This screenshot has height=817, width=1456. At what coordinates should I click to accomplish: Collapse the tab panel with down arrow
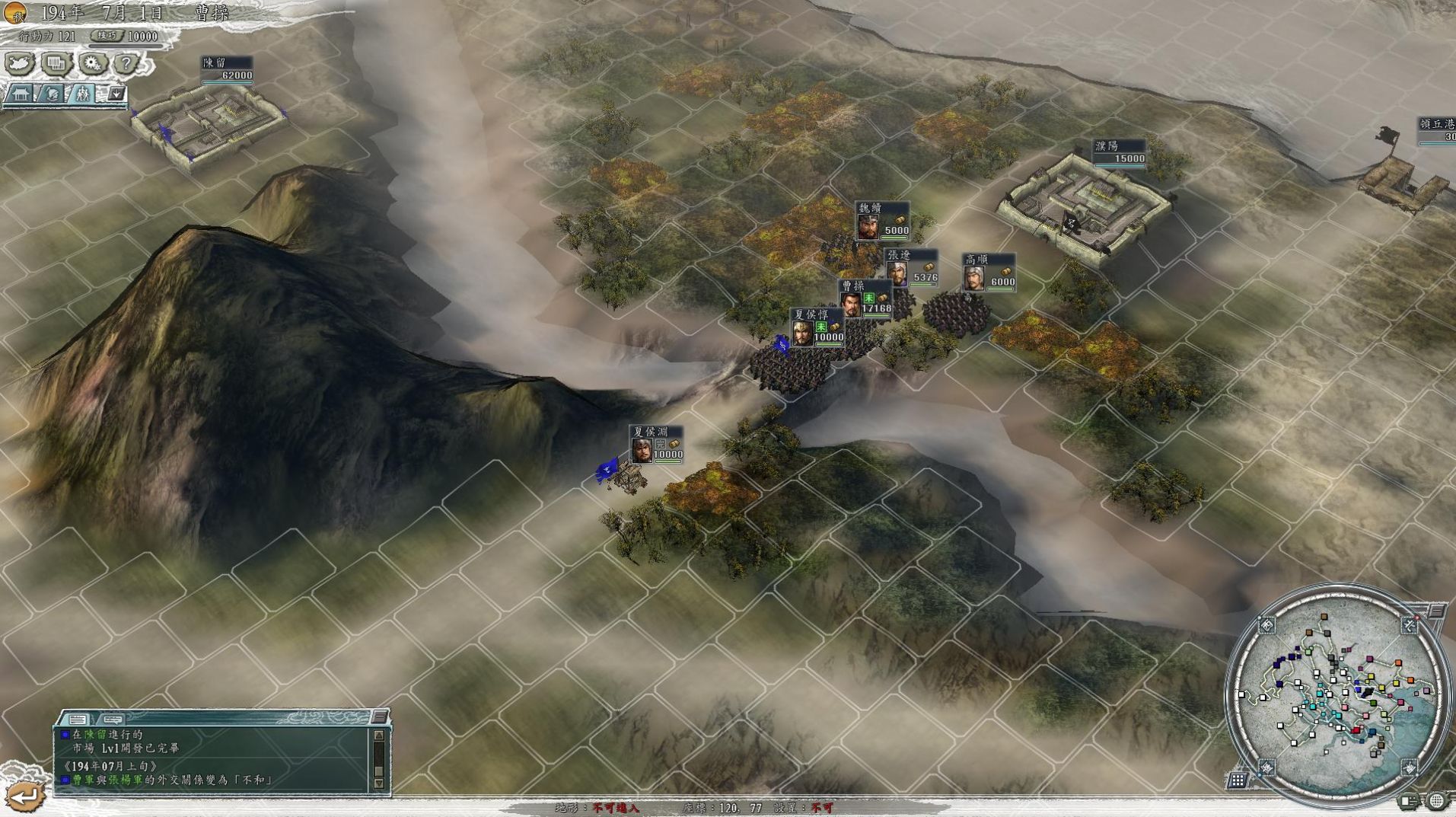[116, 94]
